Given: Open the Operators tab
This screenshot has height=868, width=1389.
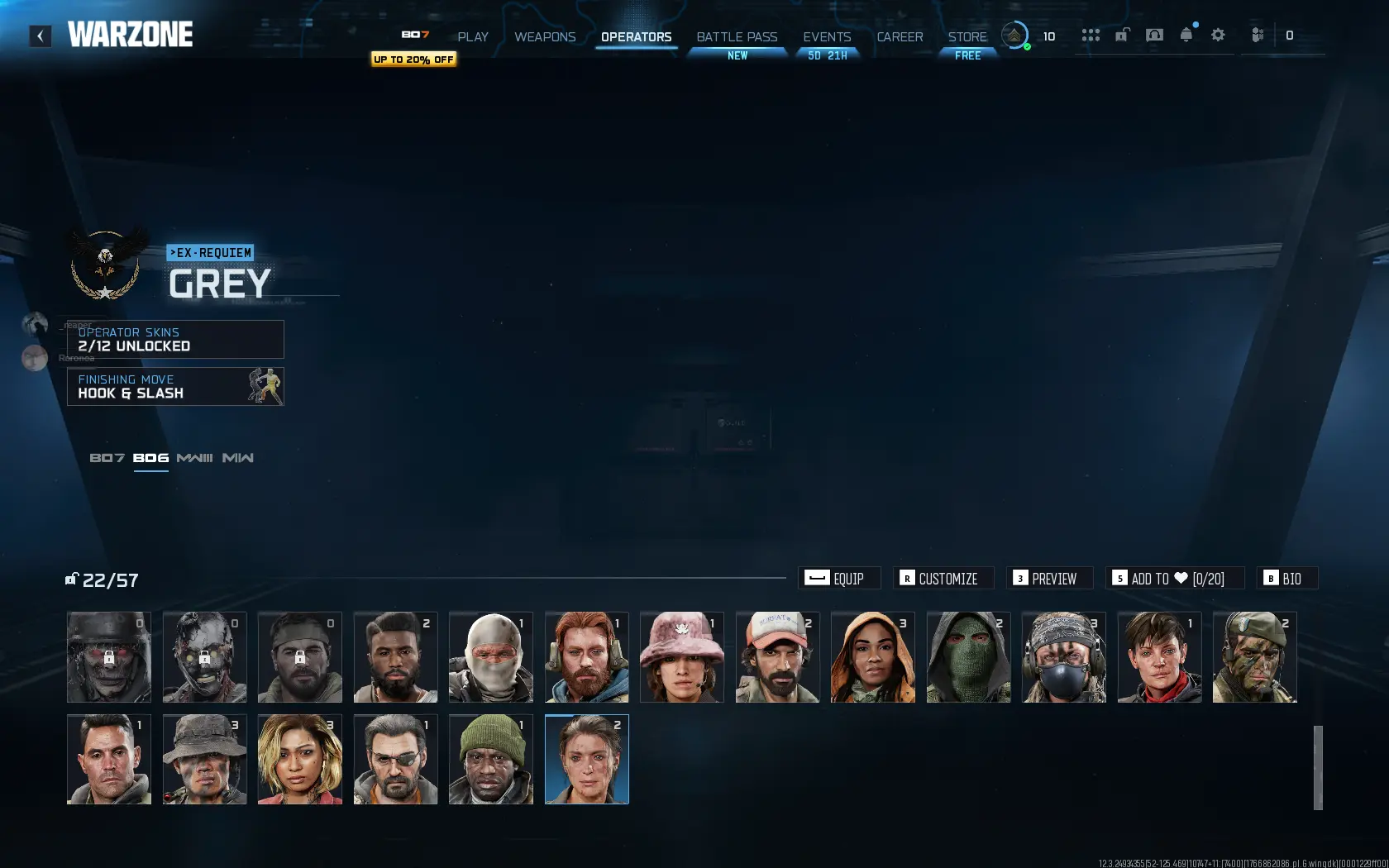Looking at the screenshot, I should coord(636,36).
